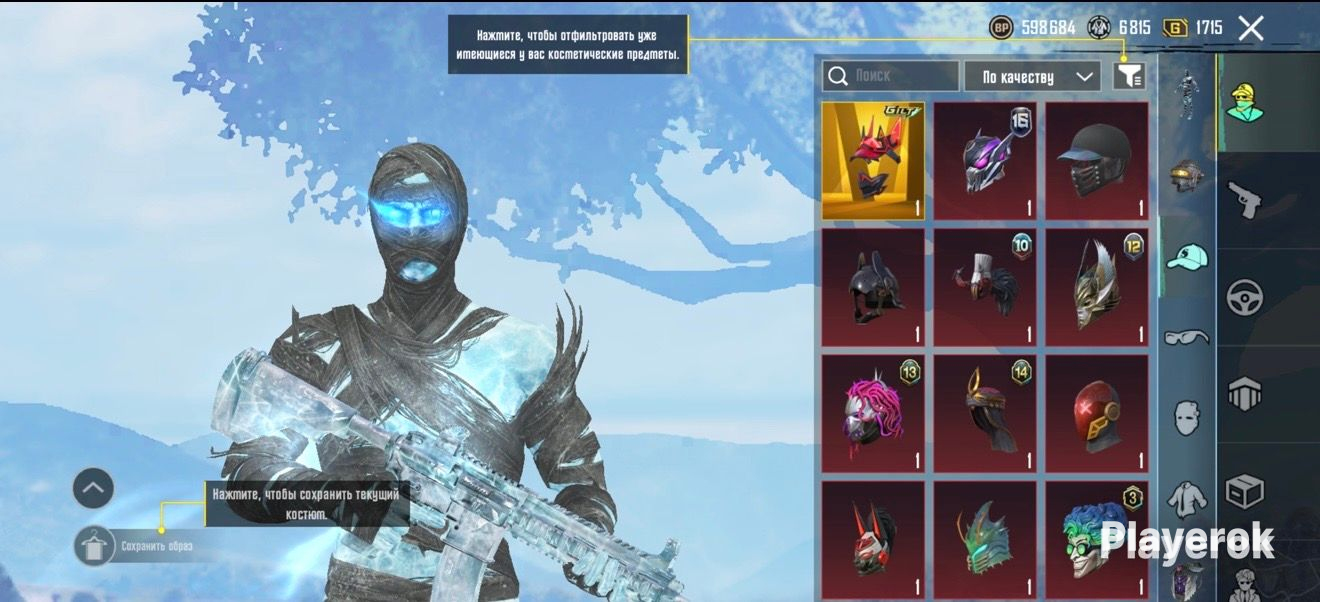Select the pink dreadlock mask item
Image resolution: width=1320 pixels, height=602 pixels.
pos(873,413)
